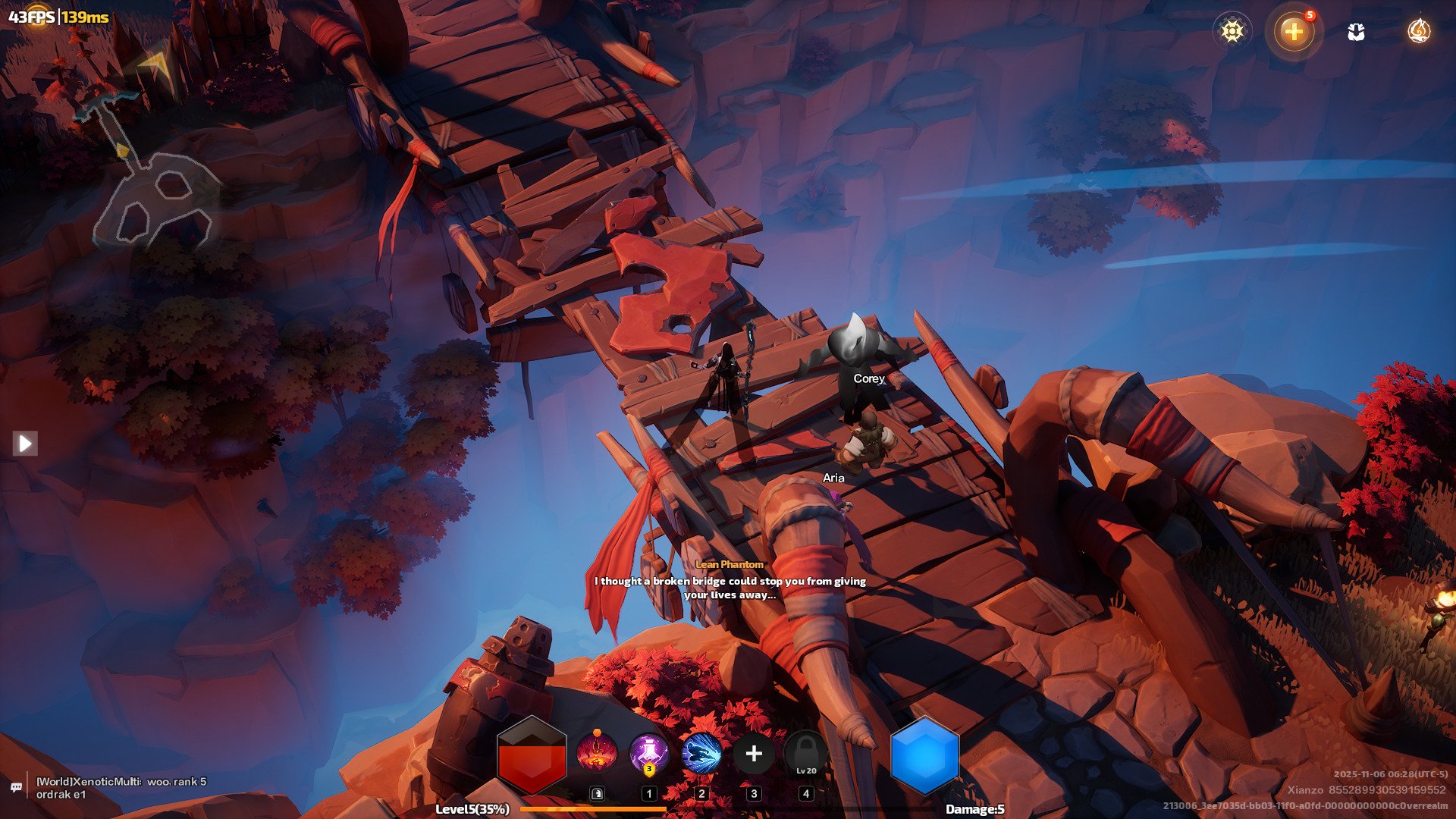The height and width of the screenshot is (819, 1456).
Task: Trigger the blue dash ability
Action: point(701,754)
